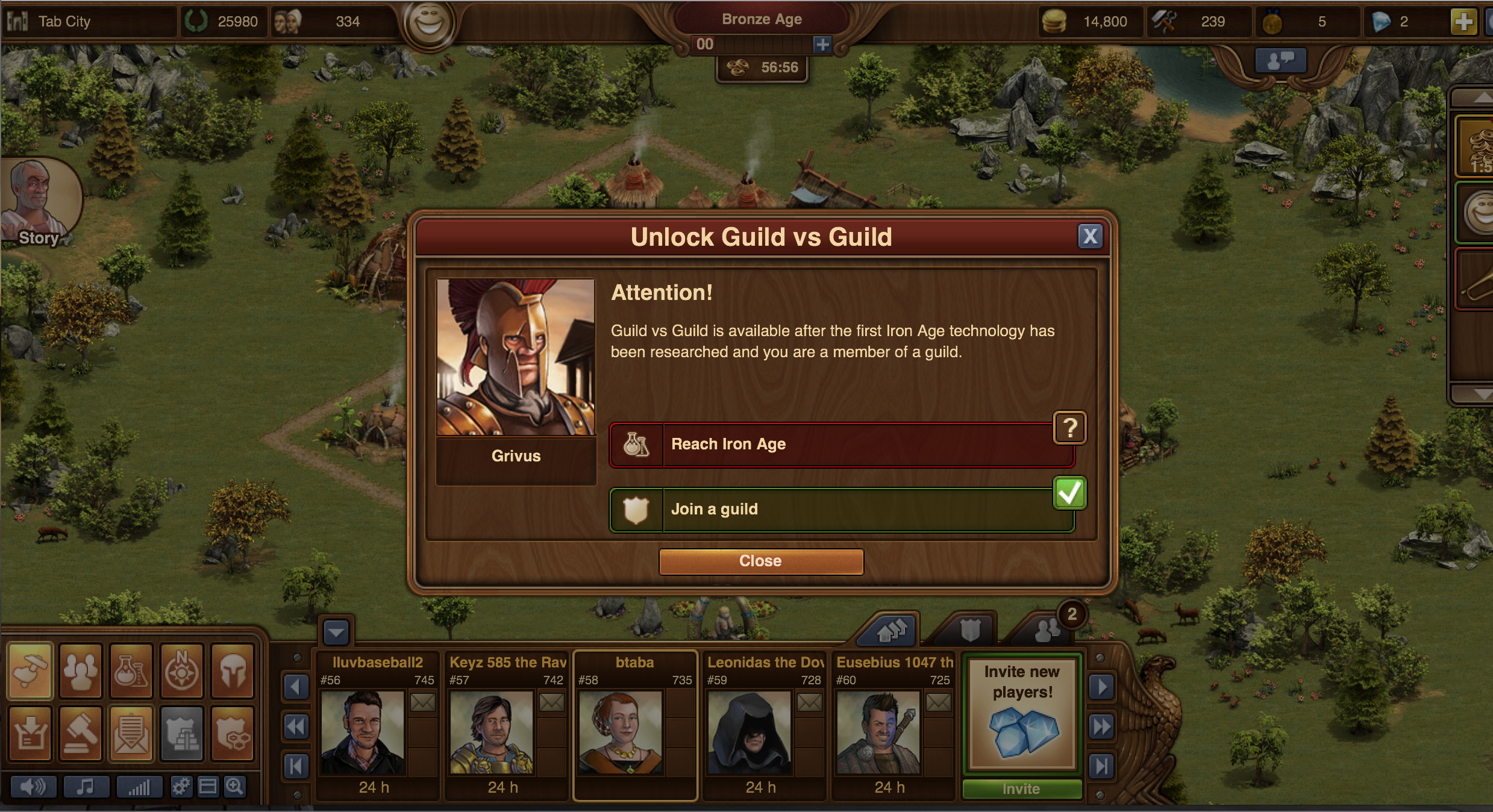Invite new players with green Invite button
The width and height of the screenshot is (1493, 812).
(x=1022, y=789)
